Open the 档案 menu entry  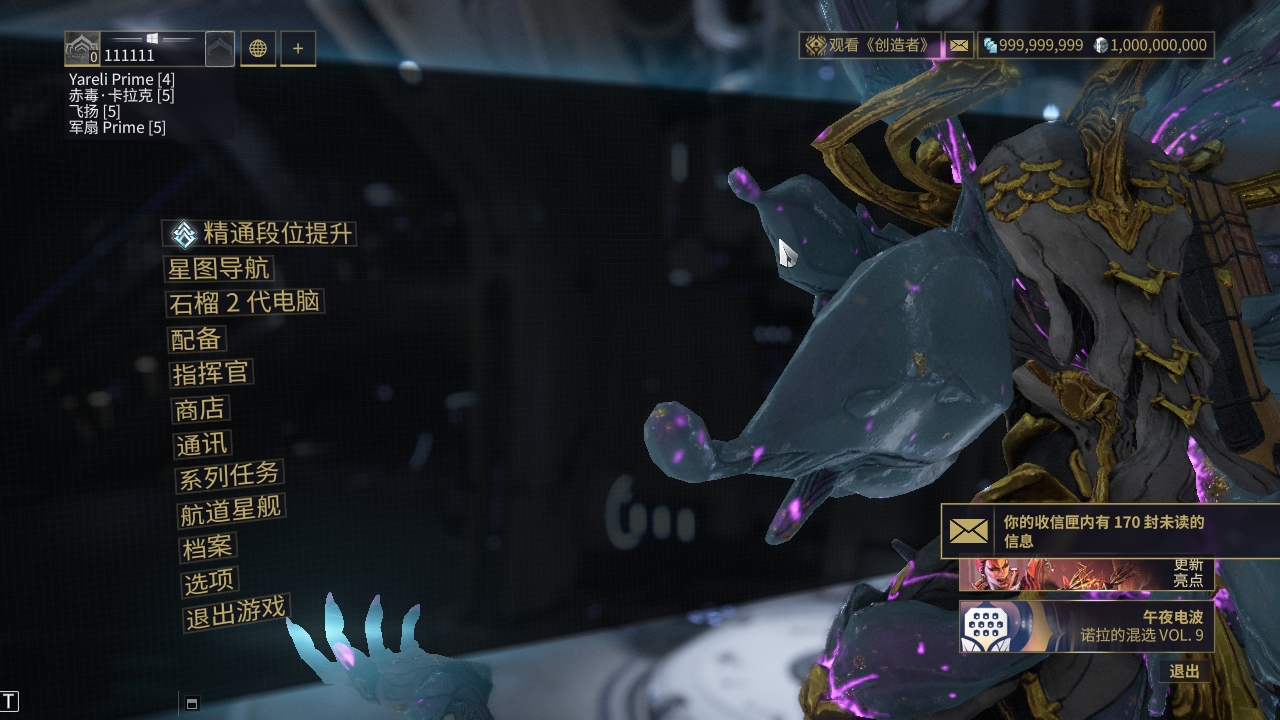pyautogui.click(x=207, y=547)
